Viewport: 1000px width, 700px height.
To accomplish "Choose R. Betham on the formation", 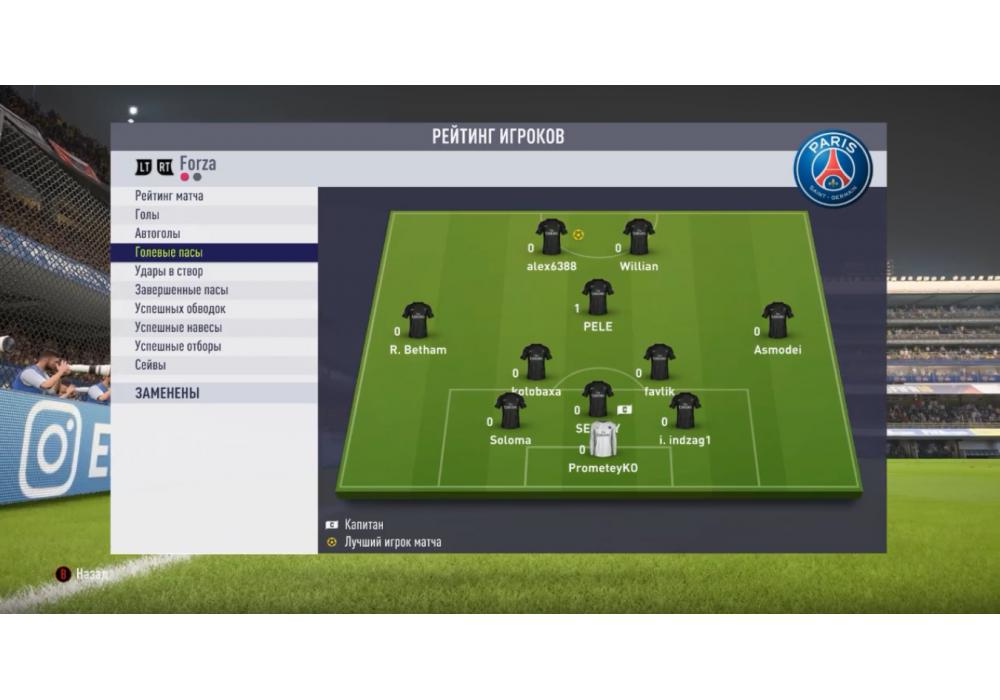I will pyautogui.click(x=418, y=321).
